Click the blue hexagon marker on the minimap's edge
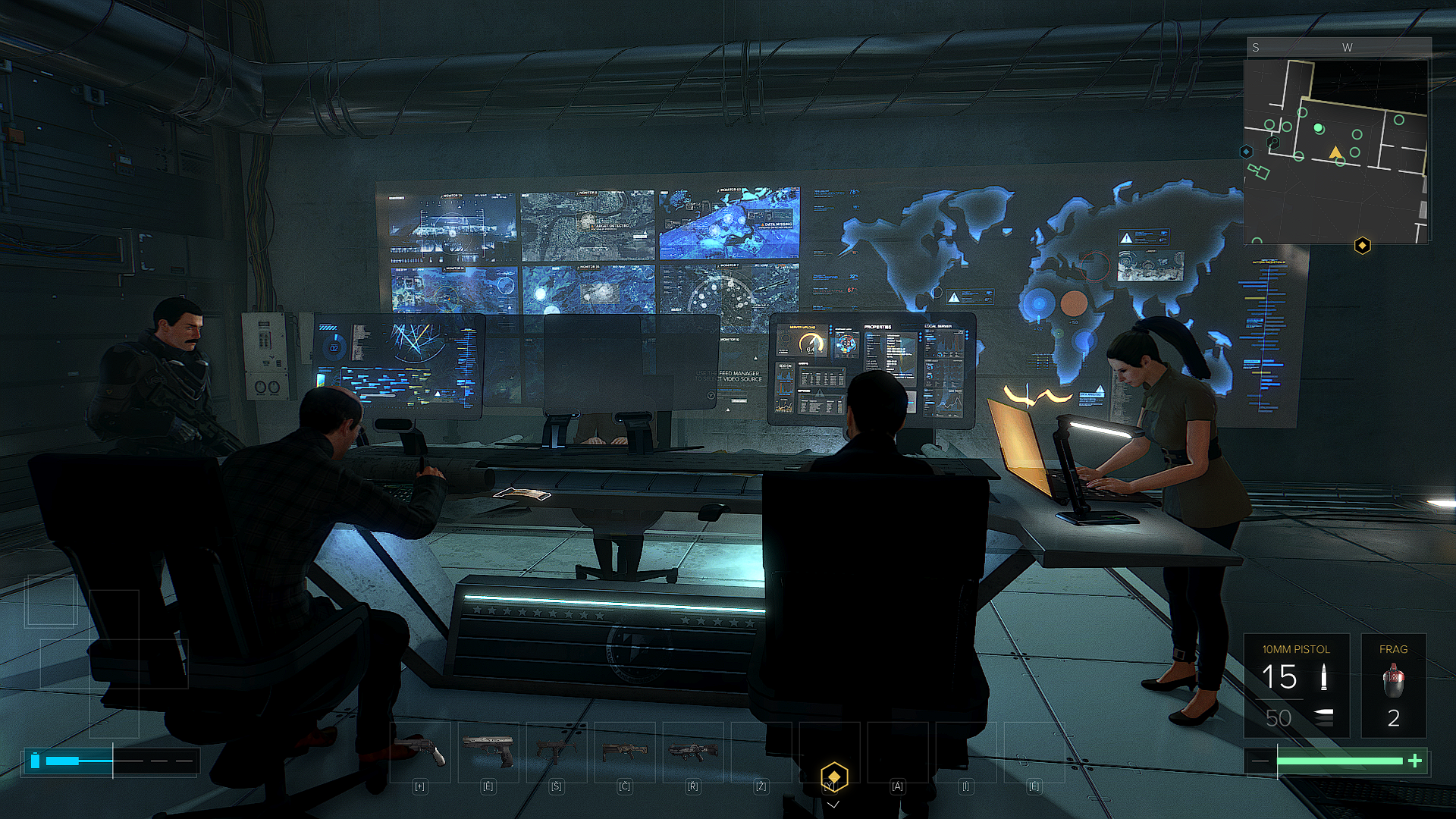Viewport: 1456px width, 819px height. [1246, 152]
